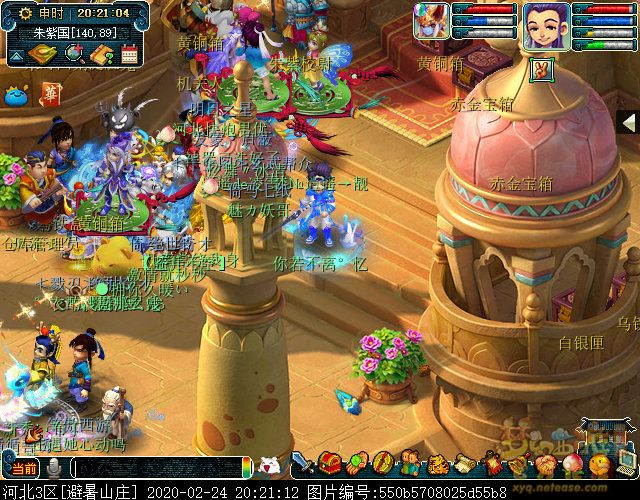Click the victory hand buff icon

pos(542,69)
